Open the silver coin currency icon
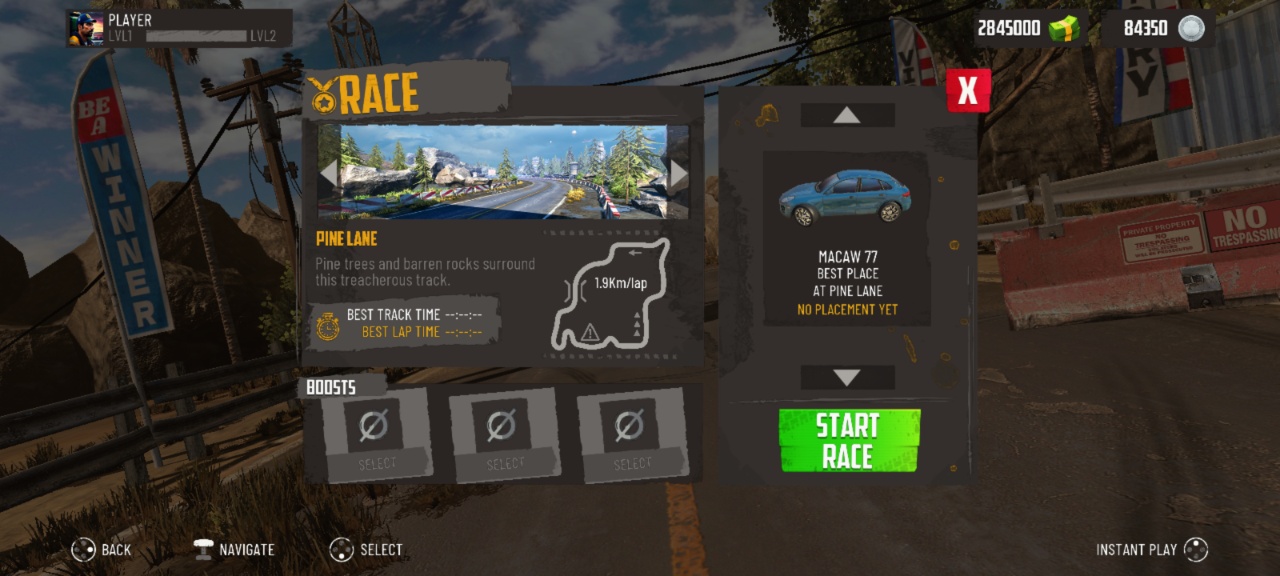The height and width of the screenshot is (576, 1280). 1191,28
